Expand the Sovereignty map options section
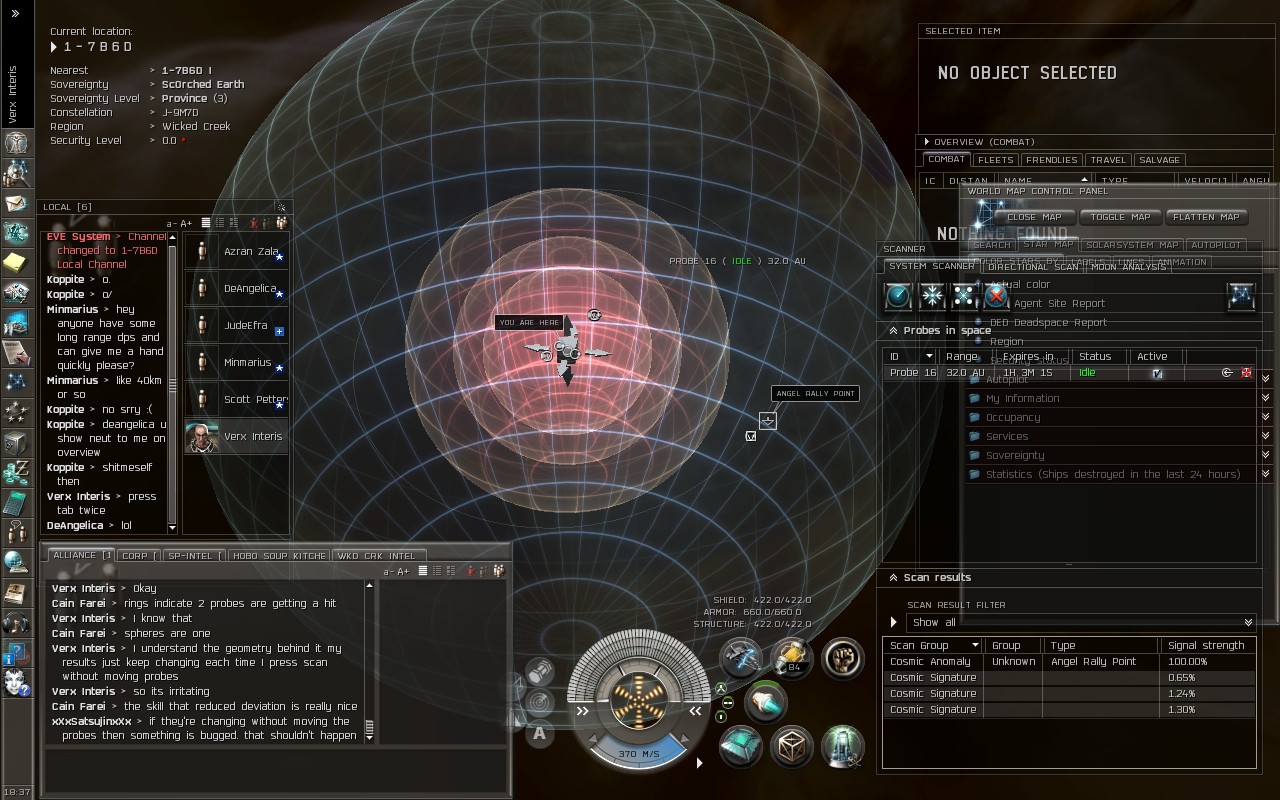1280x800 pixels. click(1015, 456)
